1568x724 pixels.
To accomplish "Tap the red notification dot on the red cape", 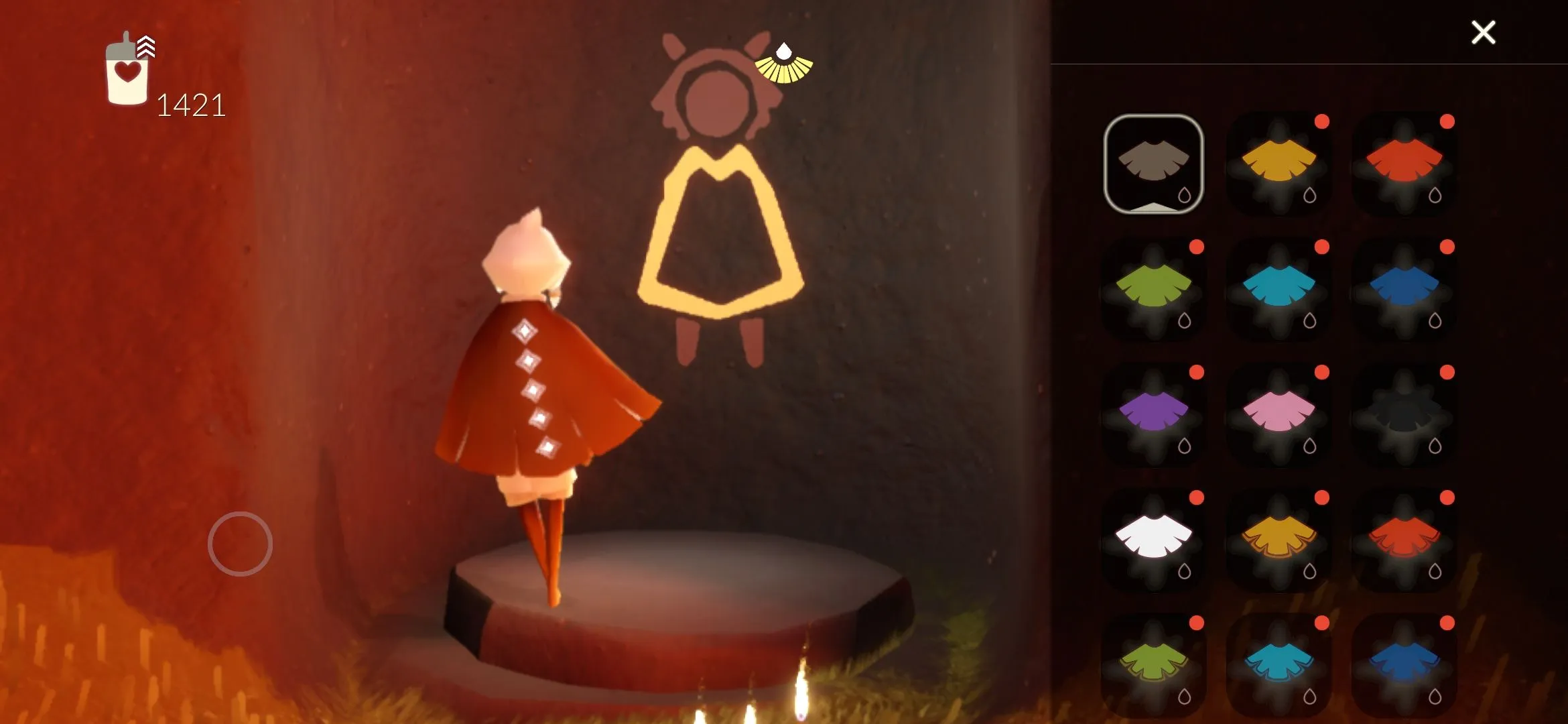I will tap(1447, 121).
